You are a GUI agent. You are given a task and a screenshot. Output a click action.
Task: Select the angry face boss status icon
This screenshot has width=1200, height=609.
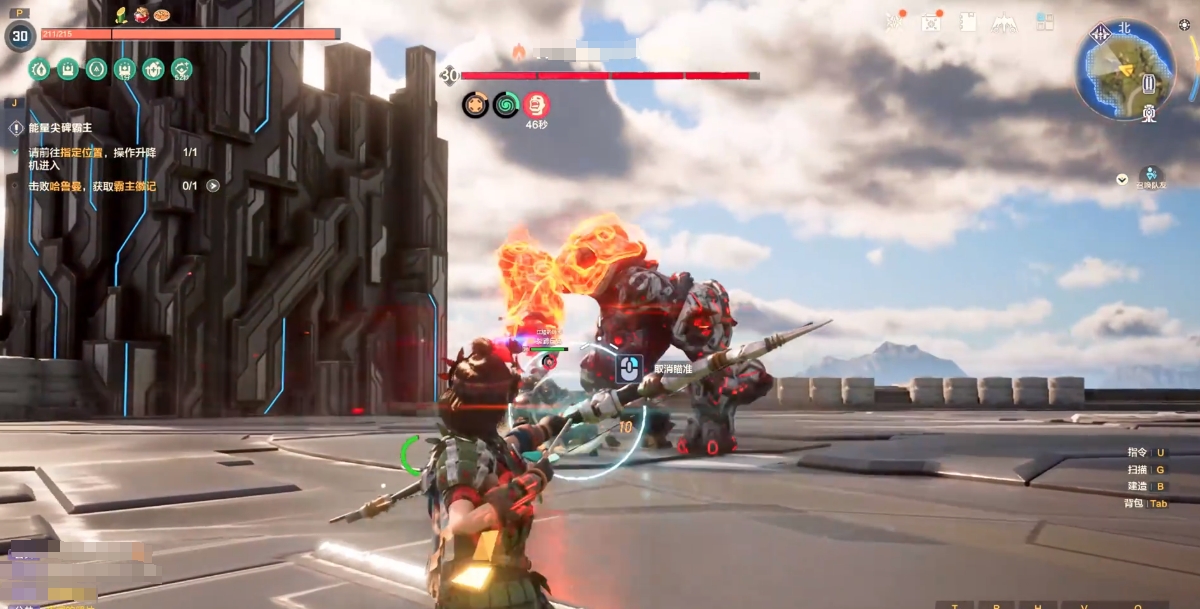[536, 104]
